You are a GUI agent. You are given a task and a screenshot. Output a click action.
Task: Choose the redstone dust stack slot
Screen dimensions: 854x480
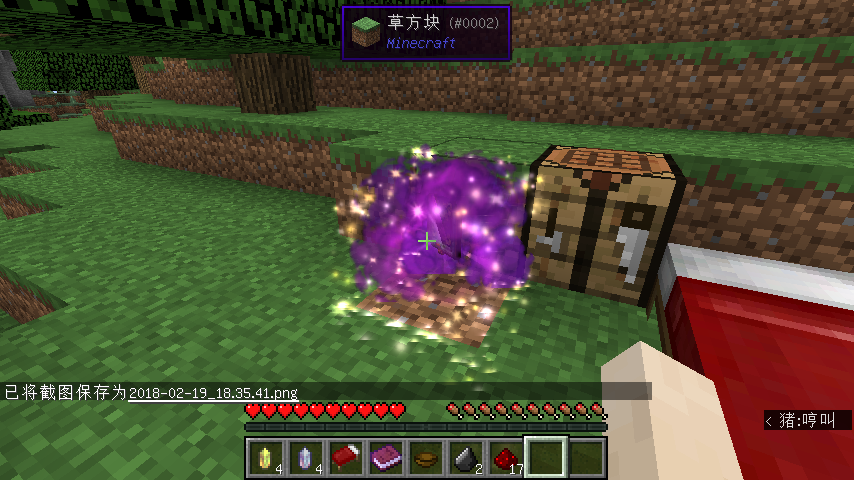(x=505, y=458)
